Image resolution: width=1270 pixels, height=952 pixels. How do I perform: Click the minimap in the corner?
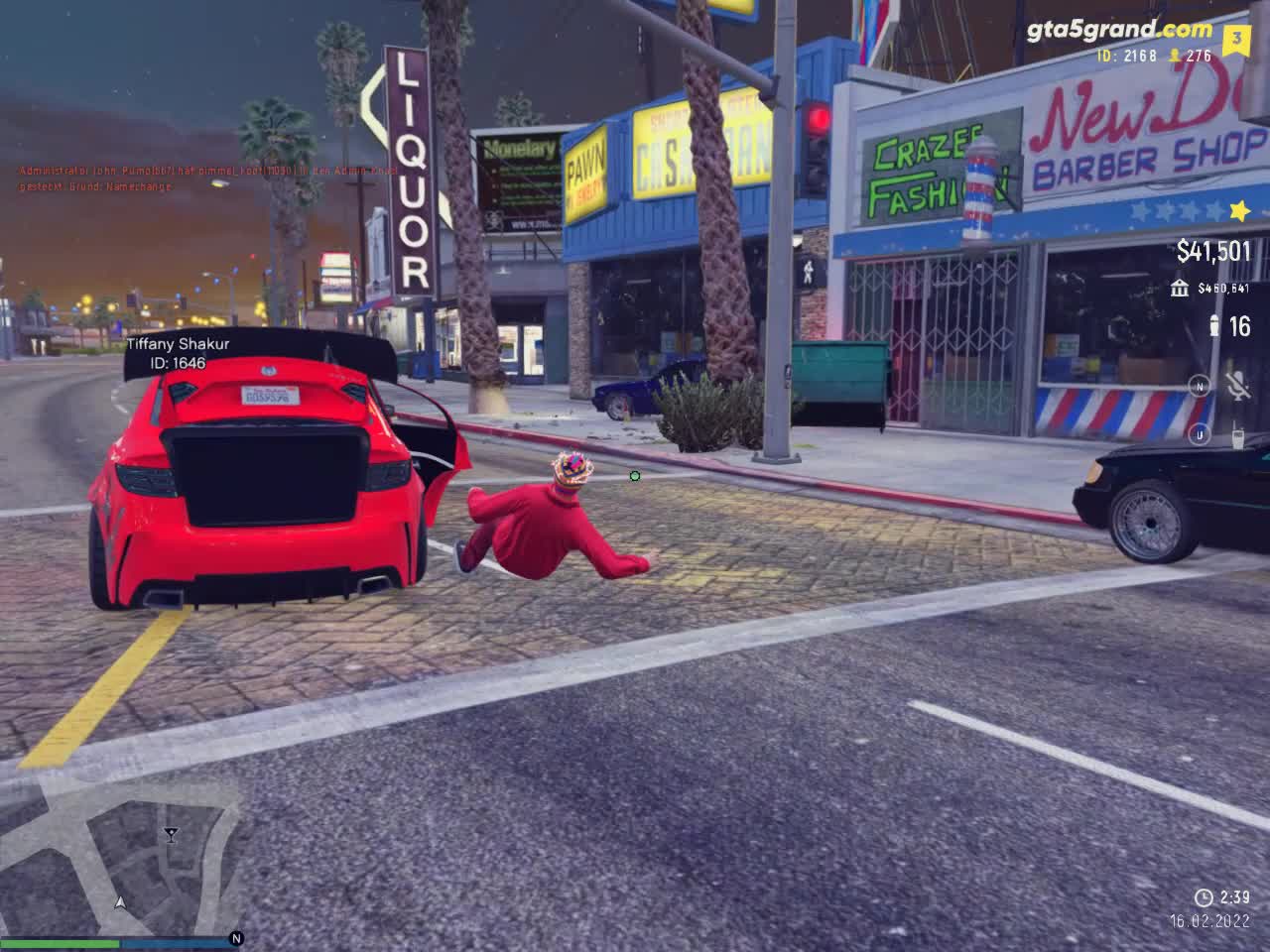click(119, 858)
